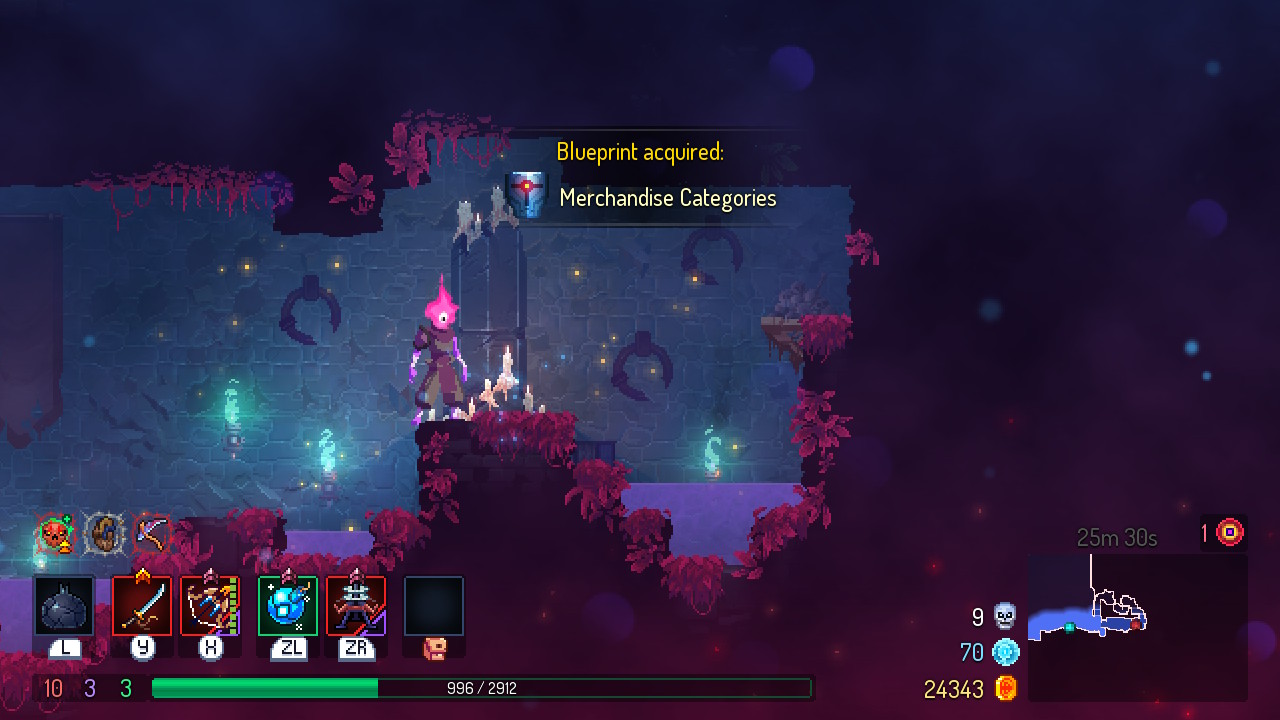Click the teal marker on the minimap
The image size is (1280, 720).
coord(1069,627)
